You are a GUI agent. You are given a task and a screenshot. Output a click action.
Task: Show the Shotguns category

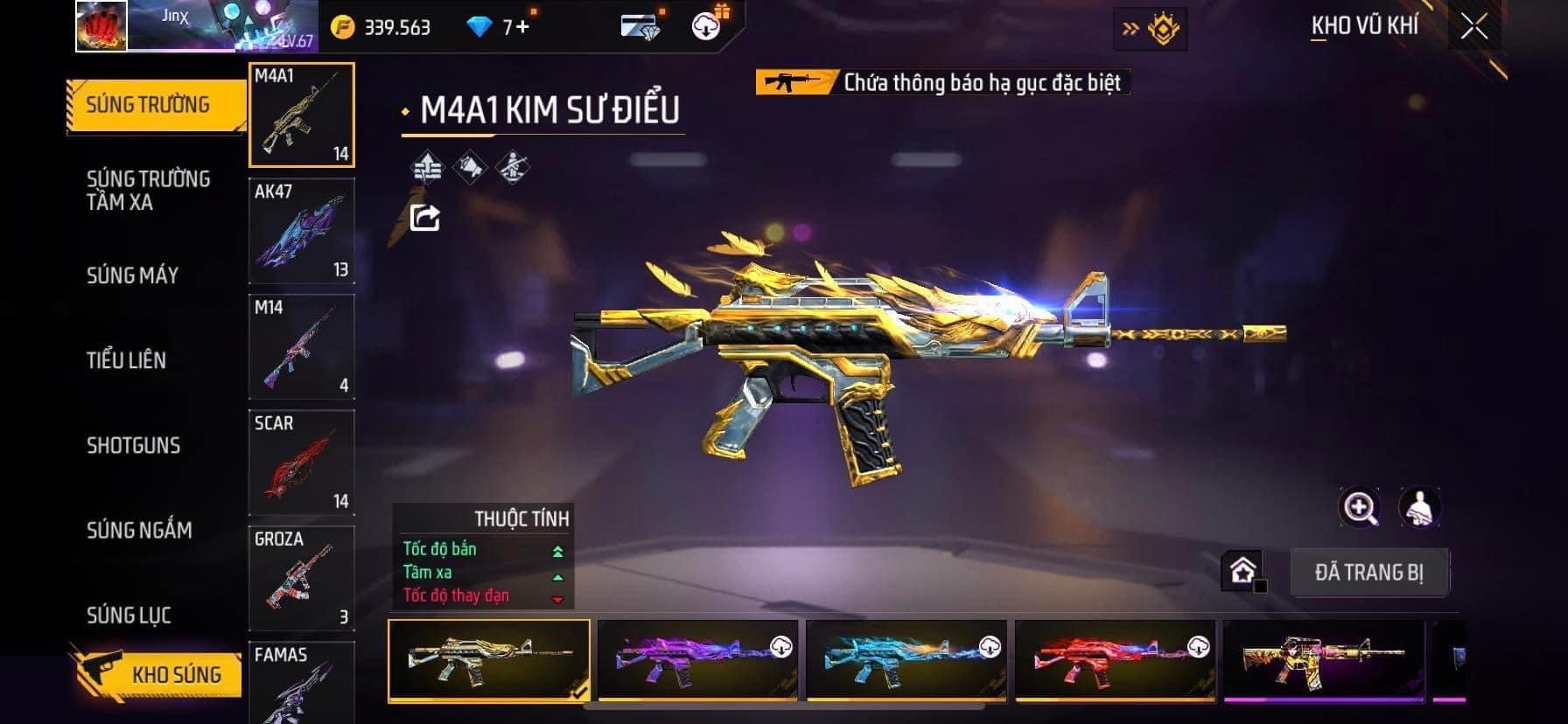[133, 445]
